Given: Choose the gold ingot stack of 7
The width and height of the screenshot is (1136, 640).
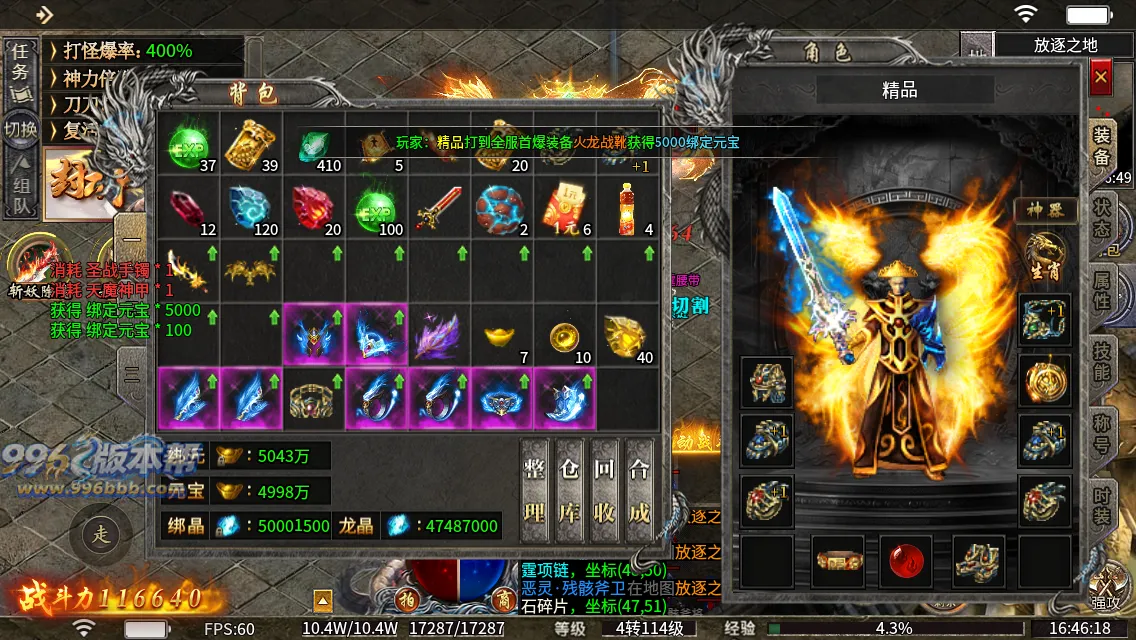Looking at the screenshot, I should [500, 336].
